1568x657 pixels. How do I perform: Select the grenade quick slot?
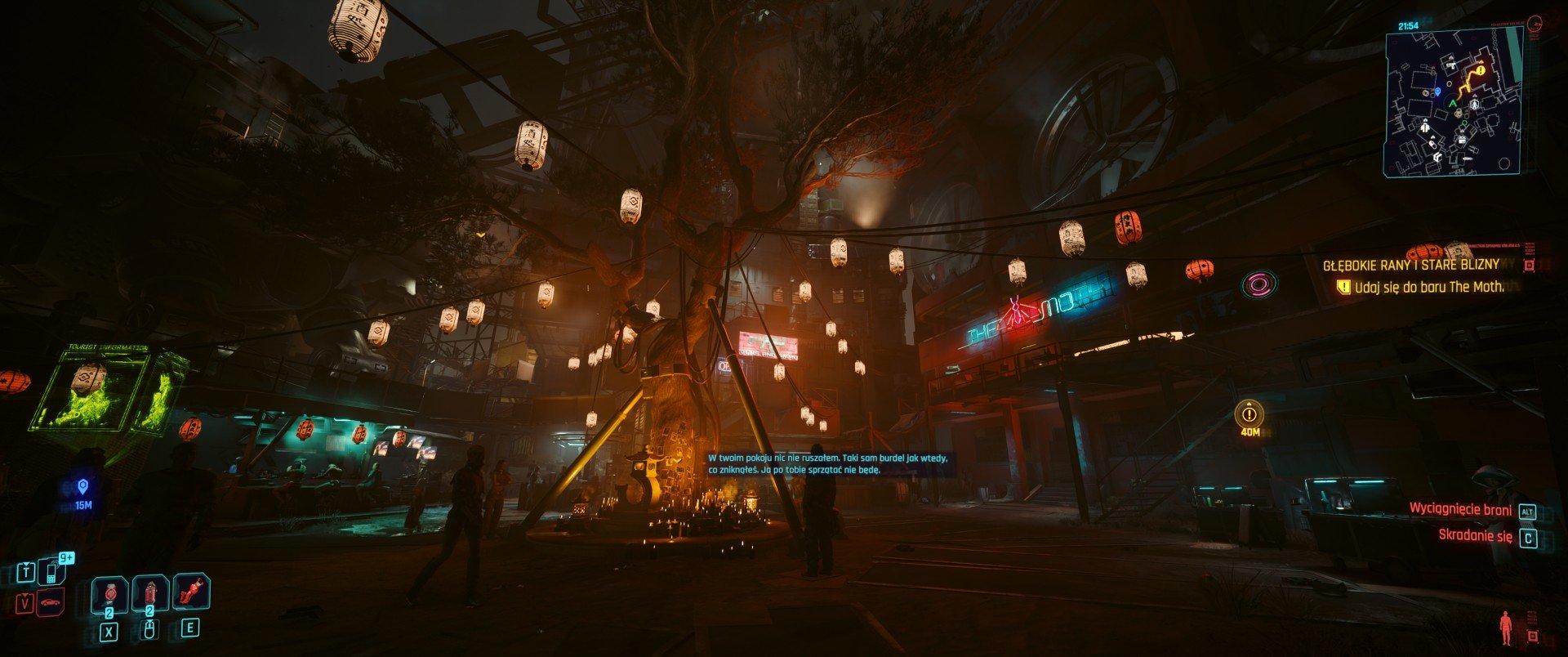(x=109, y=592)
